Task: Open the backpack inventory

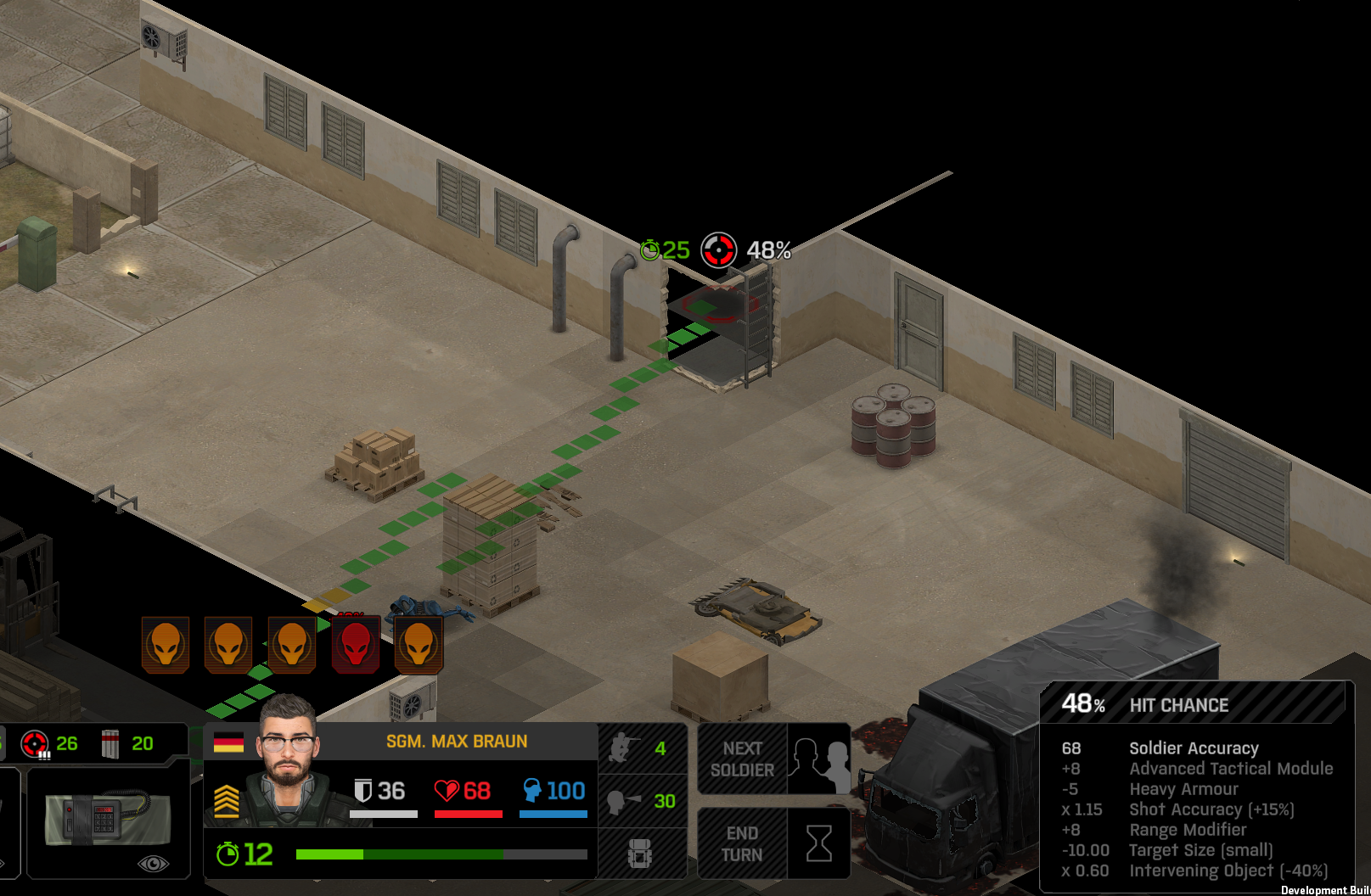Action: point(640,854)
